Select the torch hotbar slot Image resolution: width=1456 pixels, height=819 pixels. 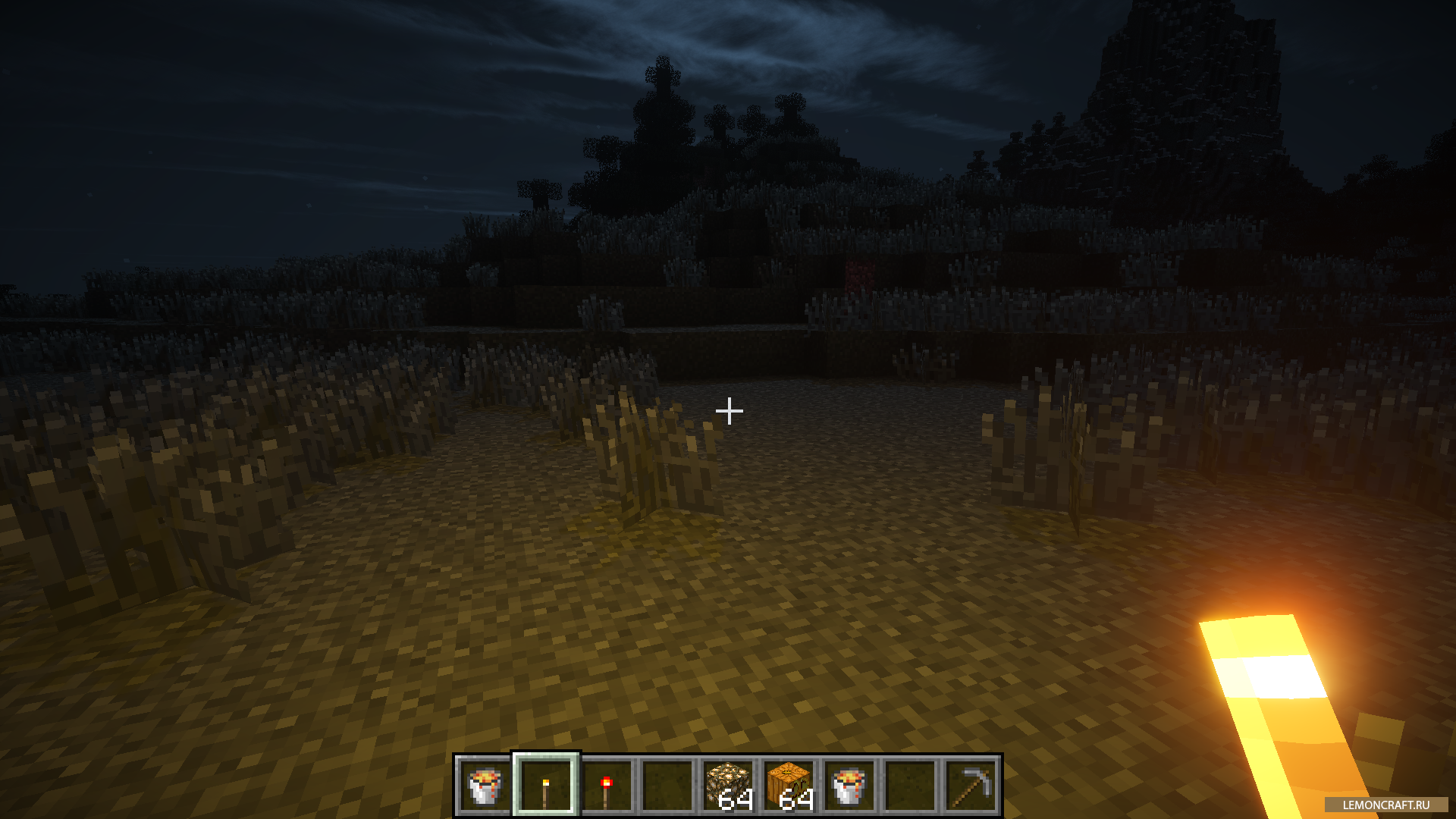(x=546, y=786)
